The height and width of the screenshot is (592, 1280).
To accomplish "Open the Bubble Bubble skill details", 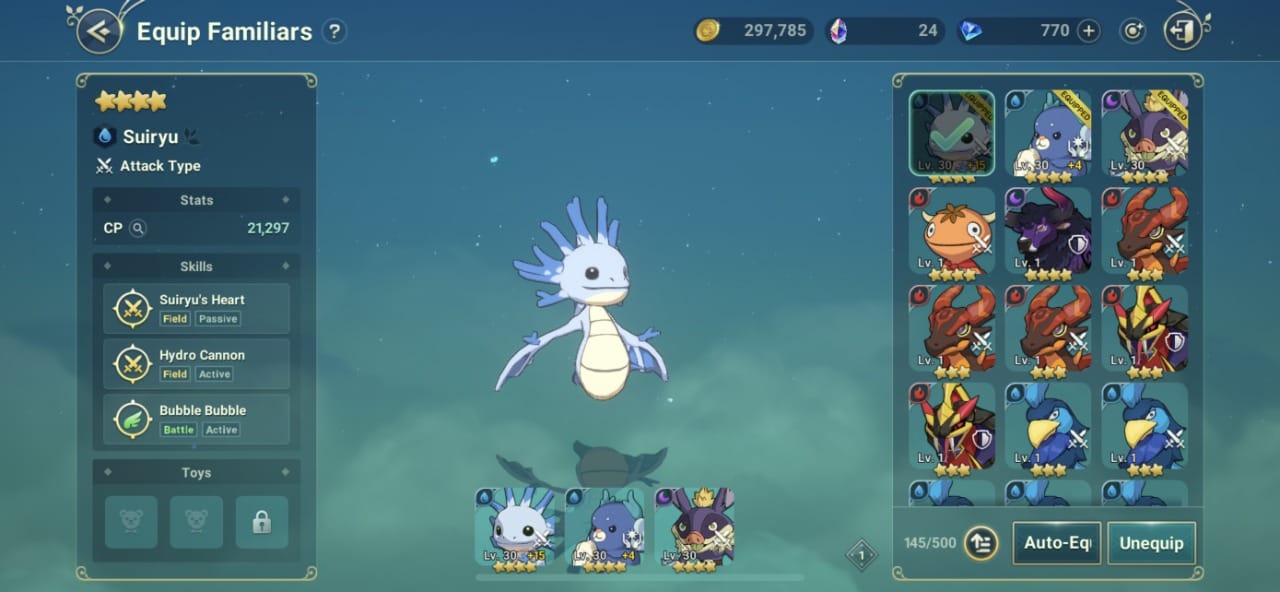I will point(196,418).
